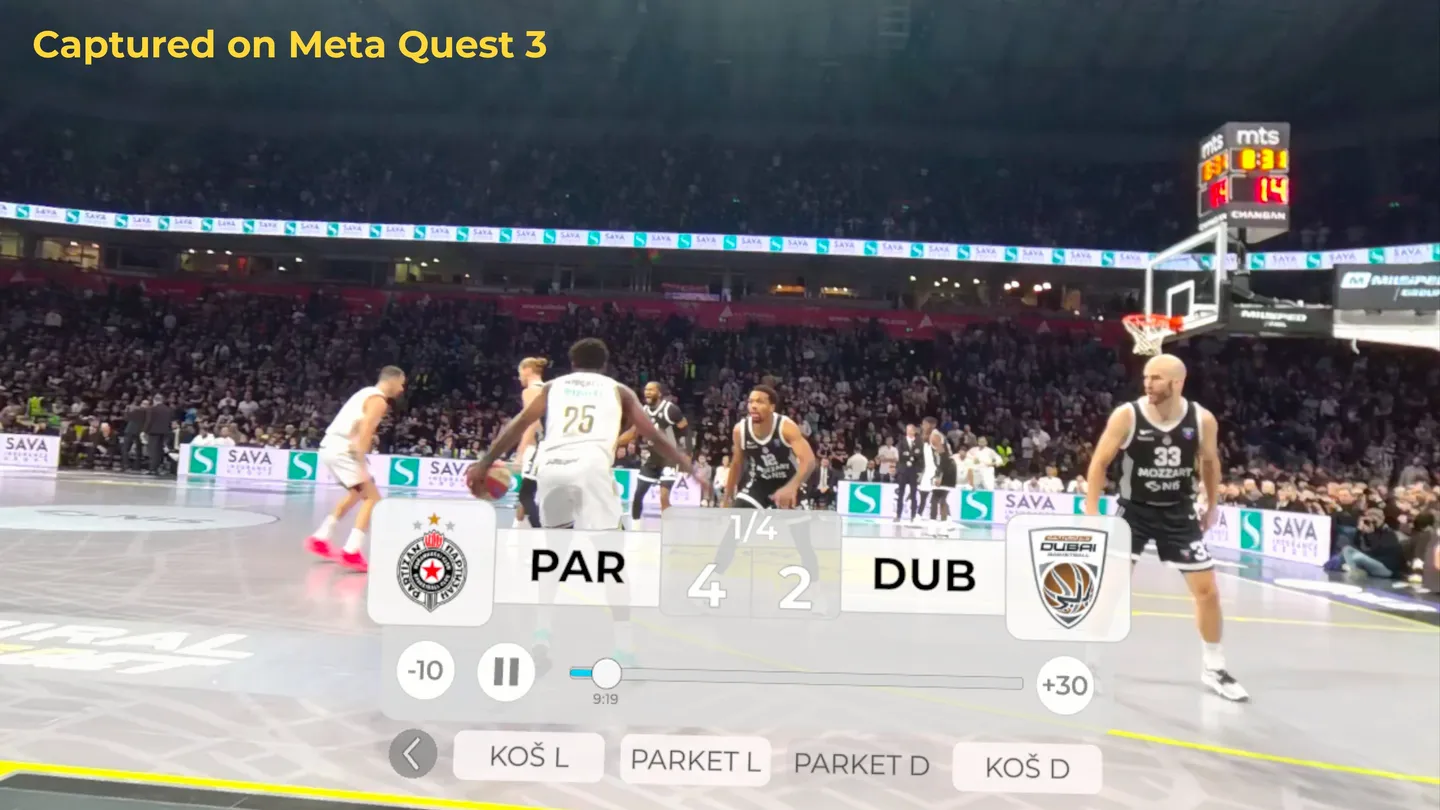
Task: Switch to the KOŠ L camera view
Action: 529,757
